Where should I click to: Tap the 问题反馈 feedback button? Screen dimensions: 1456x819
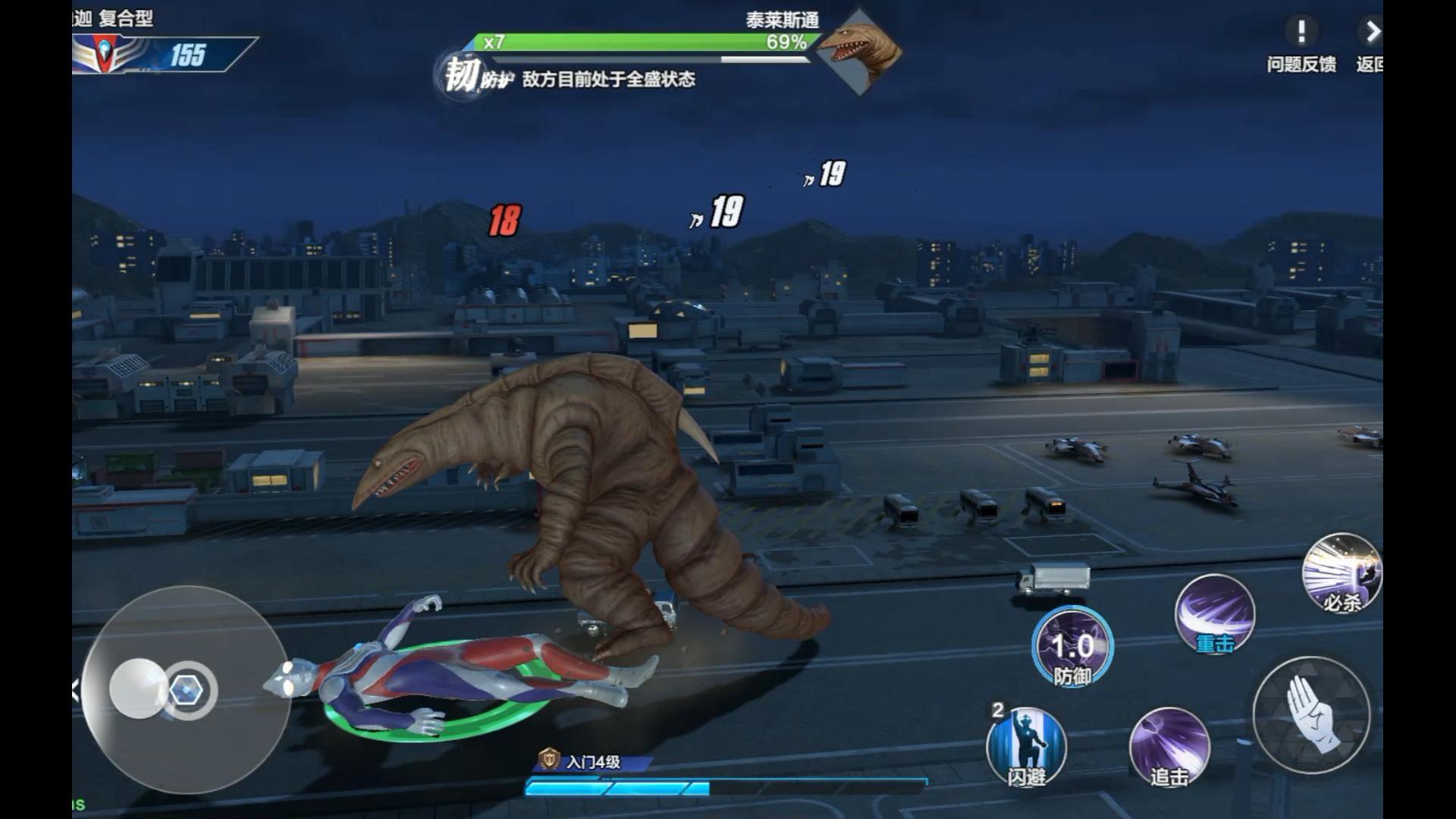click(1301, 44)
